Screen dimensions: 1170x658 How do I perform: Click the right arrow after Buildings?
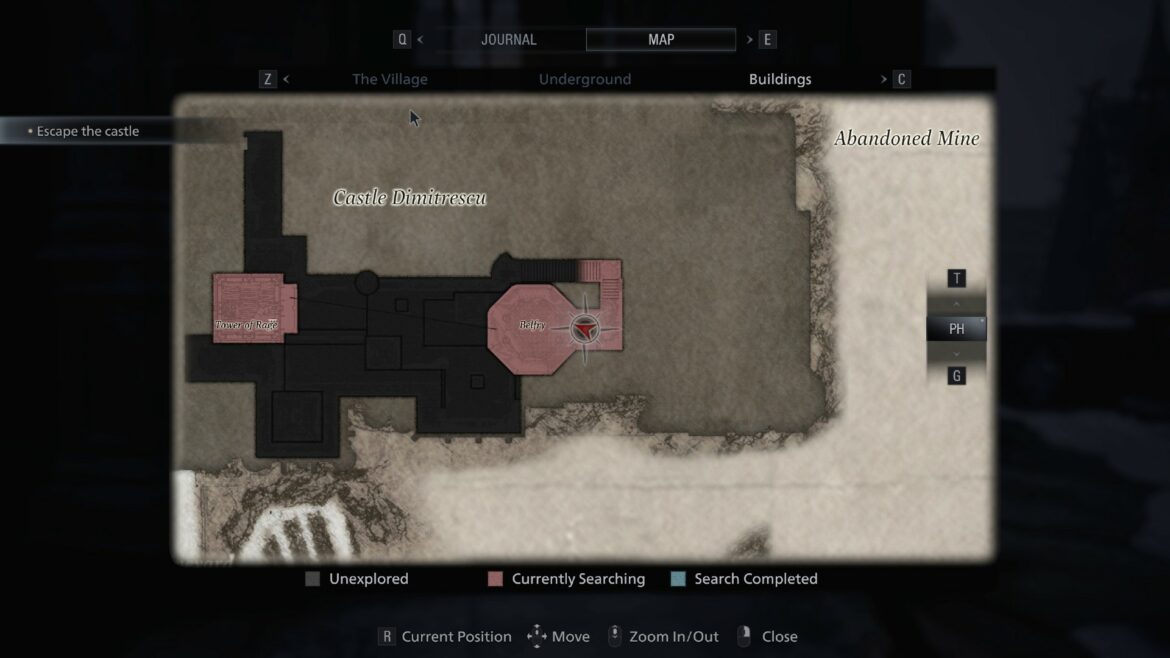pyautogui.click(x=884, y=79)
